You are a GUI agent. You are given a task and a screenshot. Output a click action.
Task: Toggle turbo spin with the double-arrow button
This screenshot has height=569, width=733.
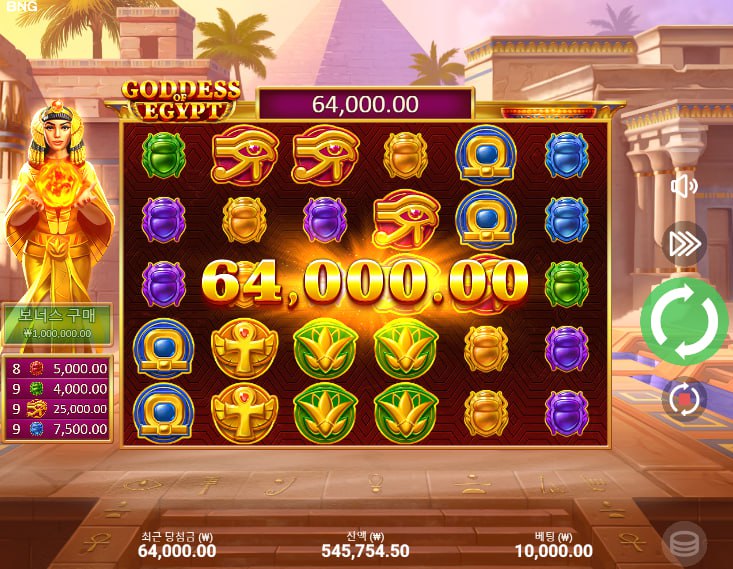[x=685, y=243]
